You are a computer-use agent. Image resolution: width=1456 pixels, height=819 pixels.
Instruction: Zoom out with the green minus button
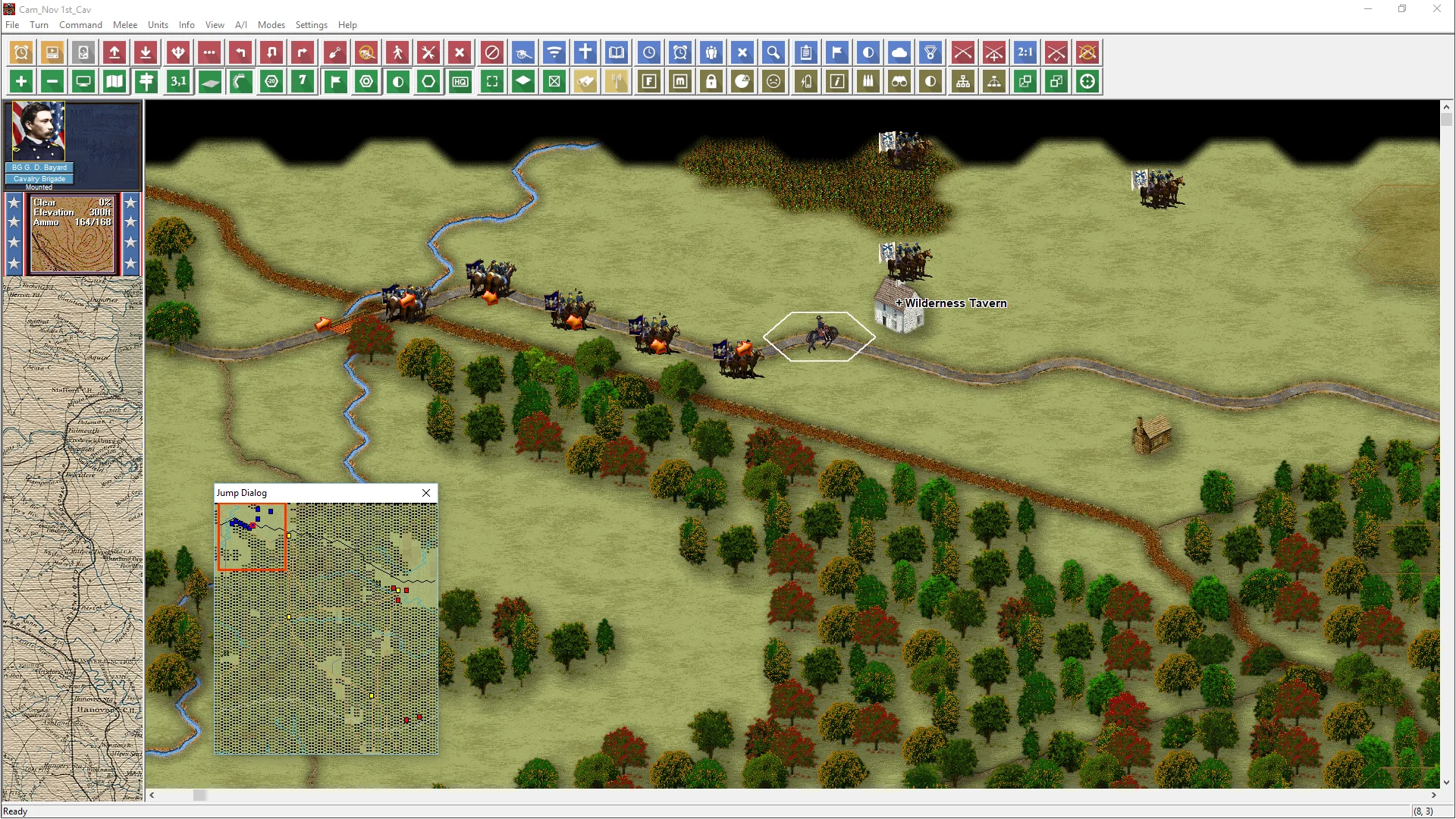tap(52, 81)
